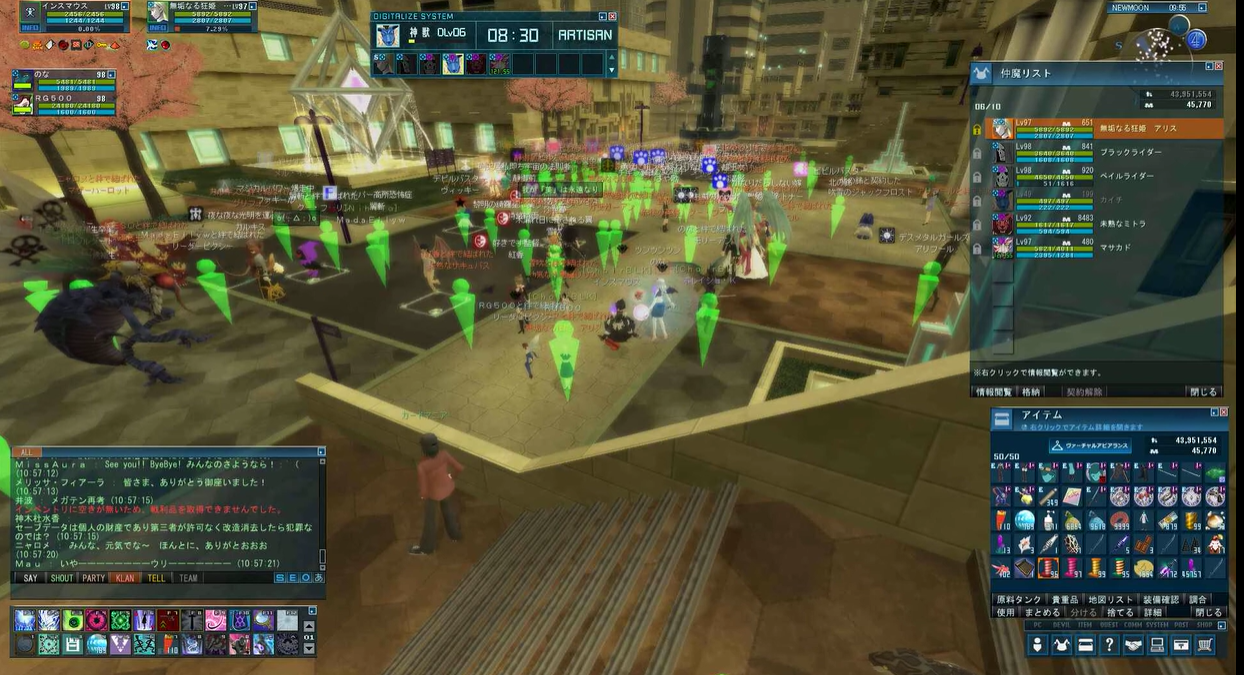1244x675 pixels.
Task: Click the 格納 button to store demon
Action: (1031, 392)
